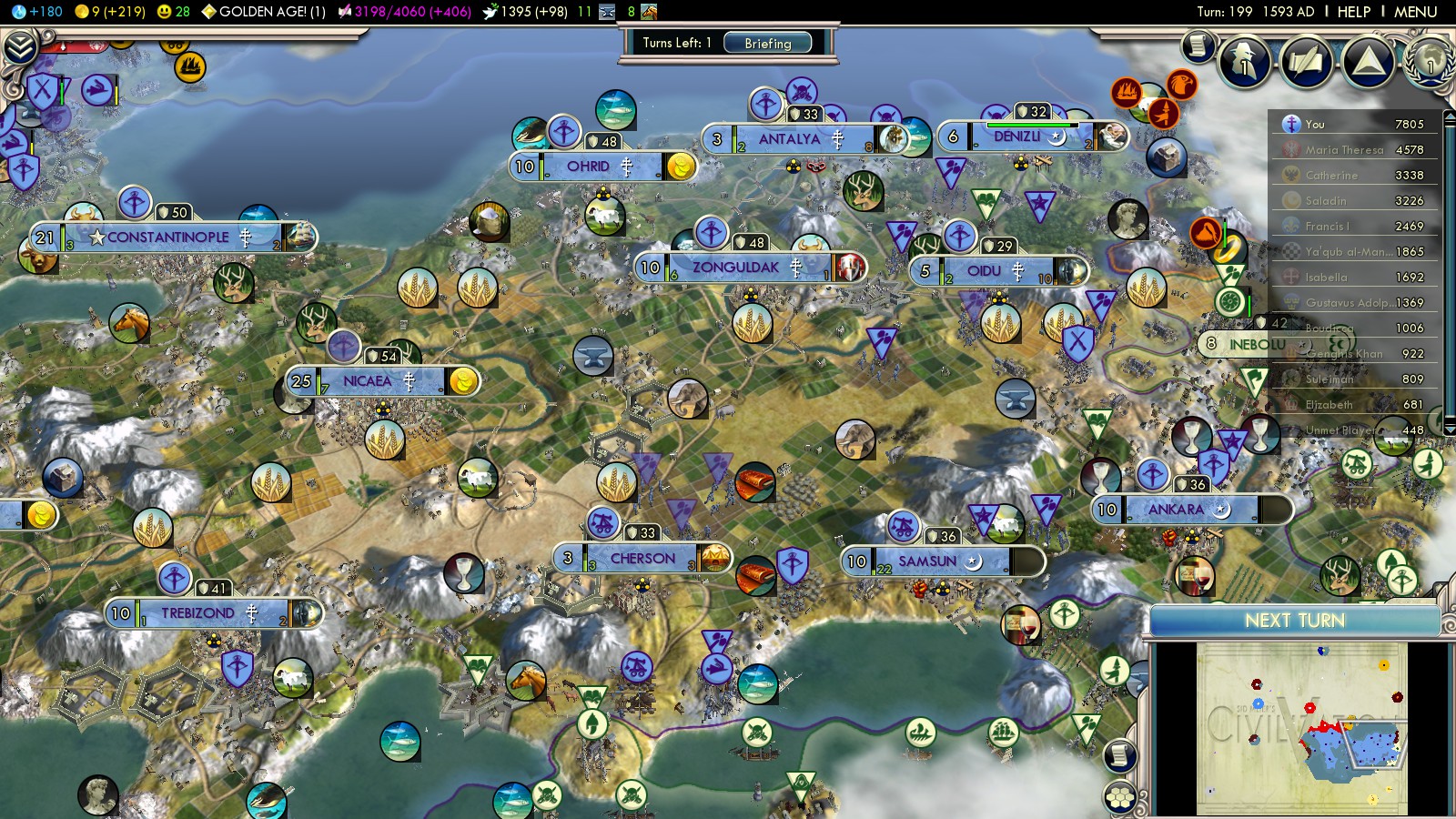
Task: Click the minimap to move the view
Action: [x=1301, y=728]
